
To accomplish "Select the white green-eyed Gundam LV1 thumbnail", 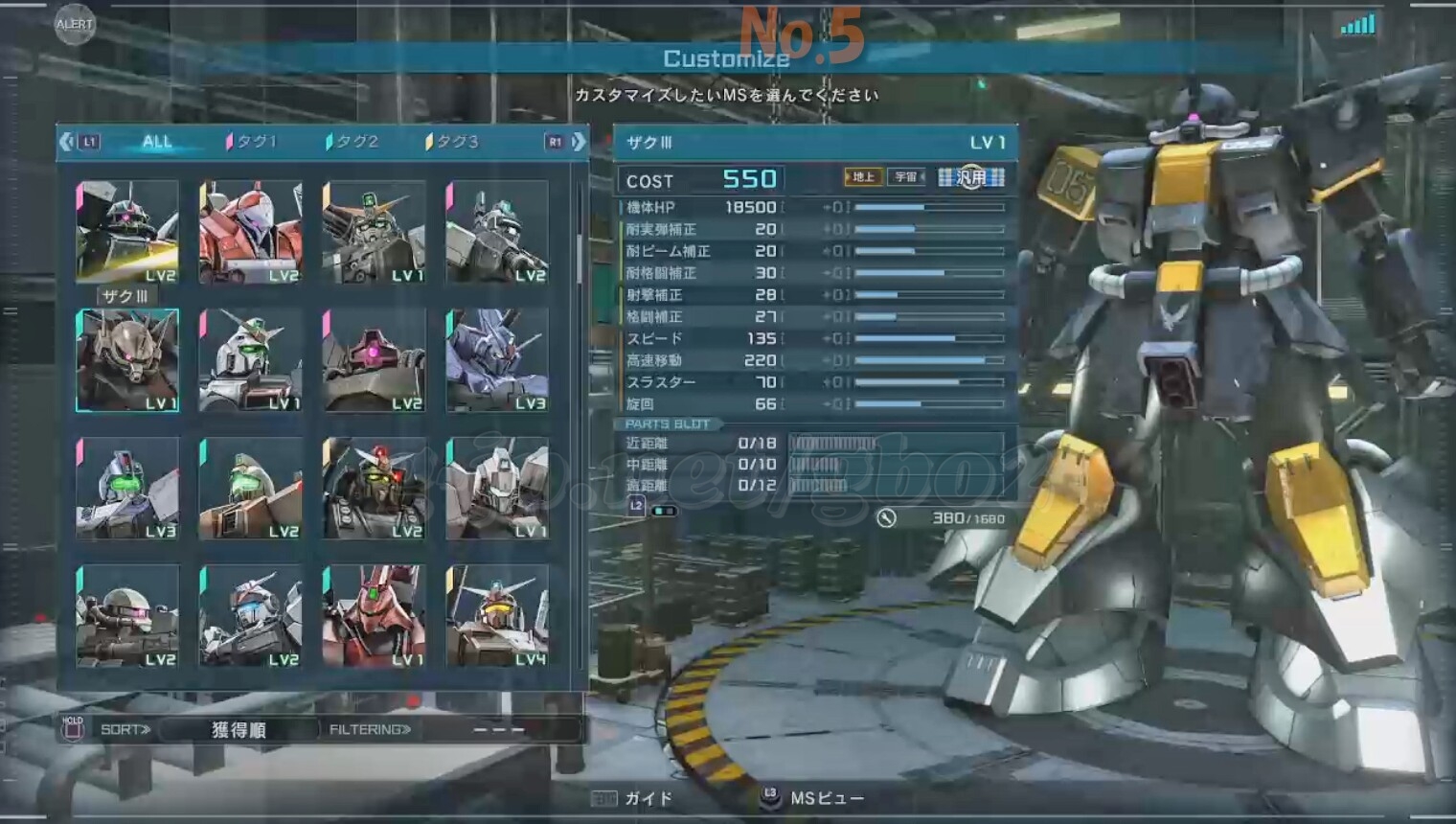I will tap(251, 360).
